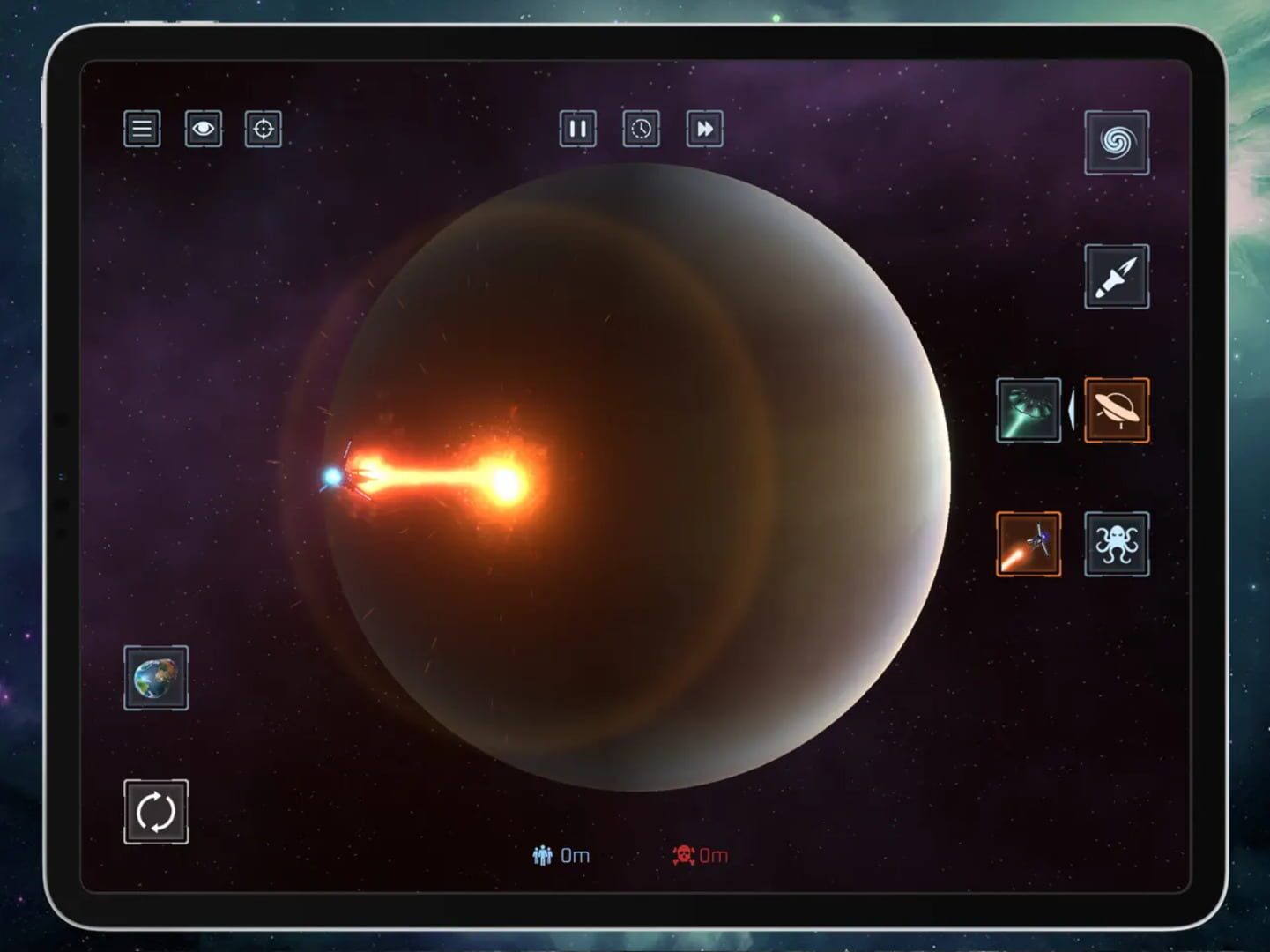Select the laser drone attack
Viewport: 1270px width, 952px height.
pos(1028,544)
